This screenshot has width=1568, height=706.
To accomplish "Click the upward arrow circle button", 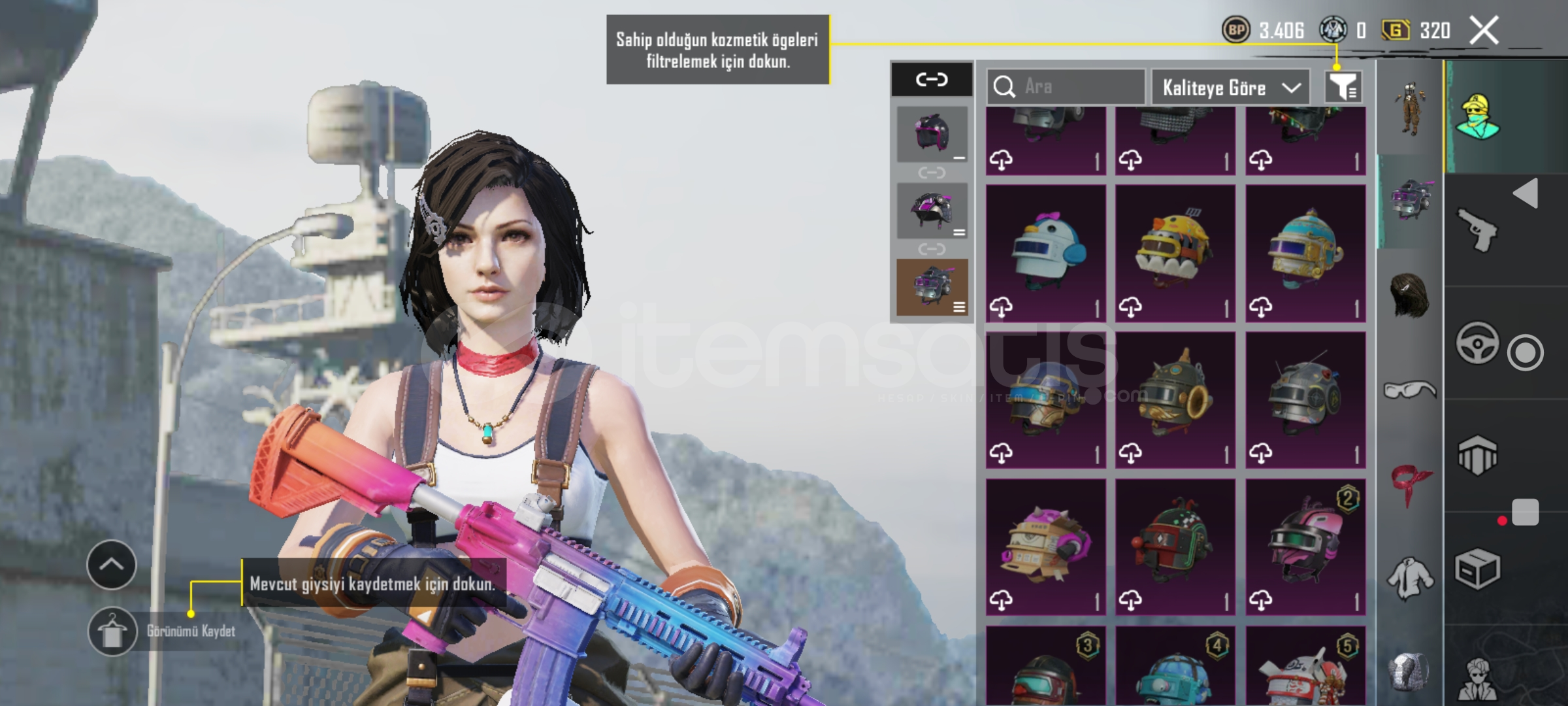I will point(111,565).
